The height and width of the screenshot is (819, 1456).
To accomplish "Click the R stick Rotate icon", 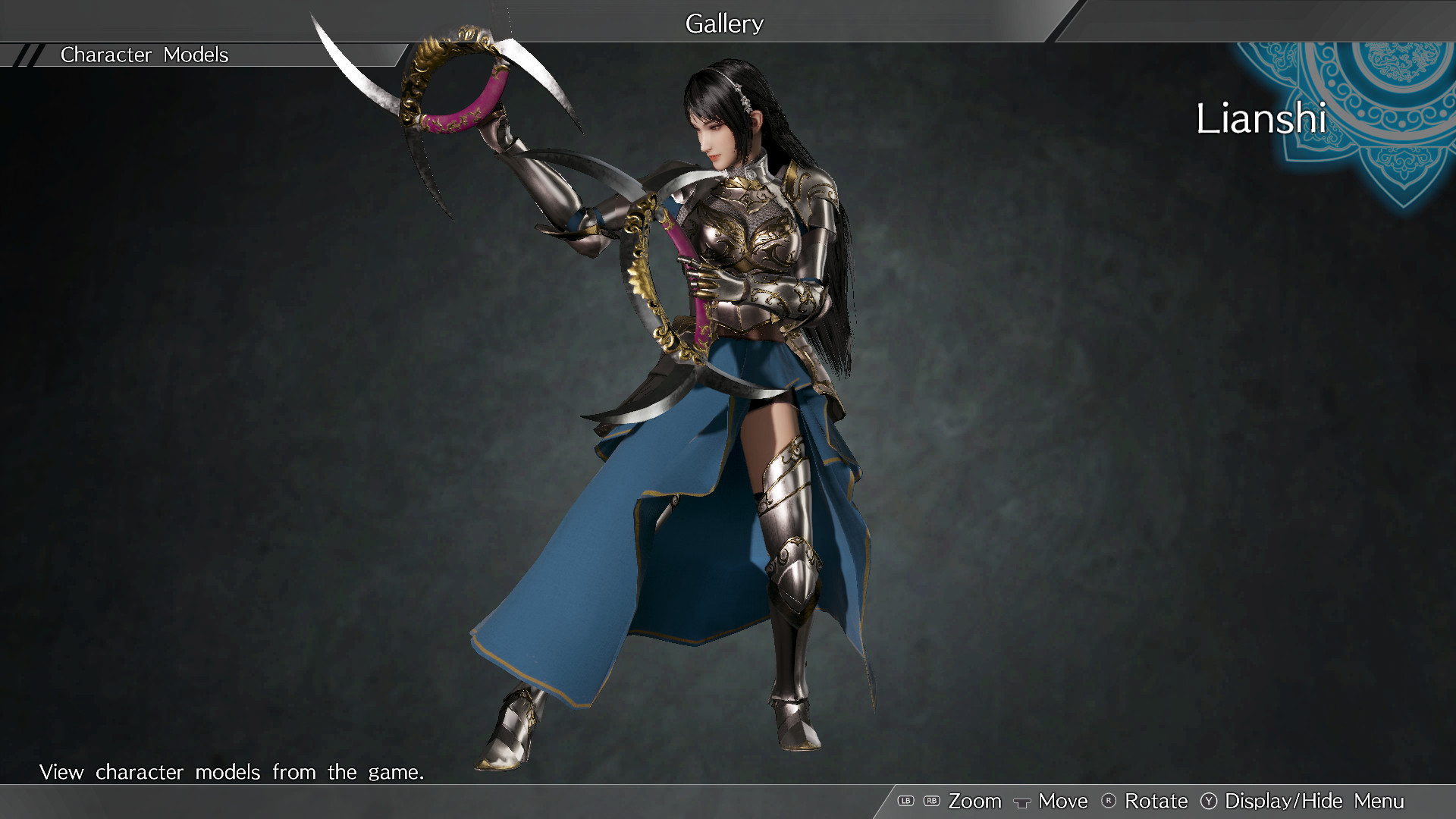I will 1109,801.
